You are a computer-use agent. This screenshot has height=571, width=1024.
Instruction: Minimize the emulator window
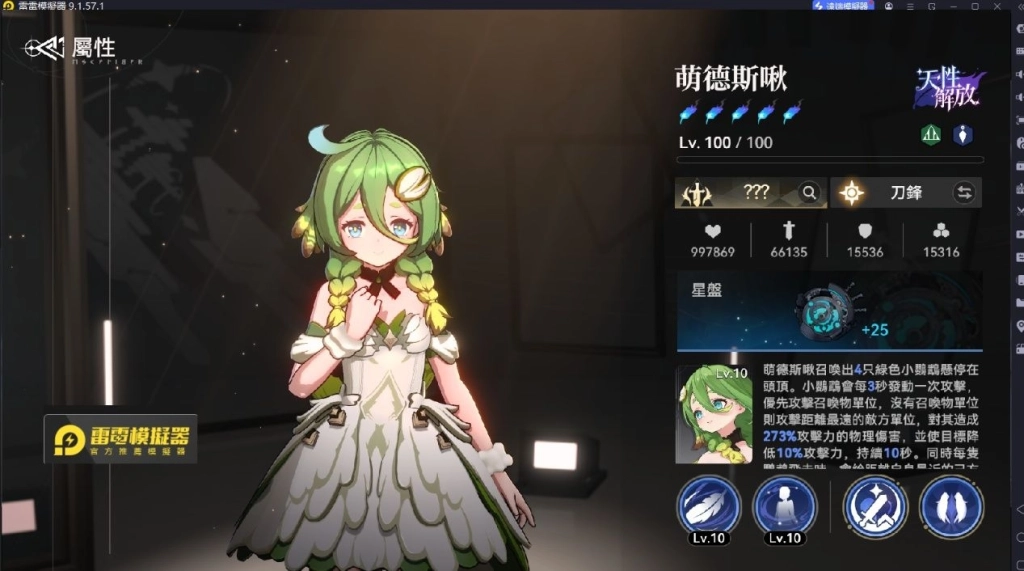point(953,5)
